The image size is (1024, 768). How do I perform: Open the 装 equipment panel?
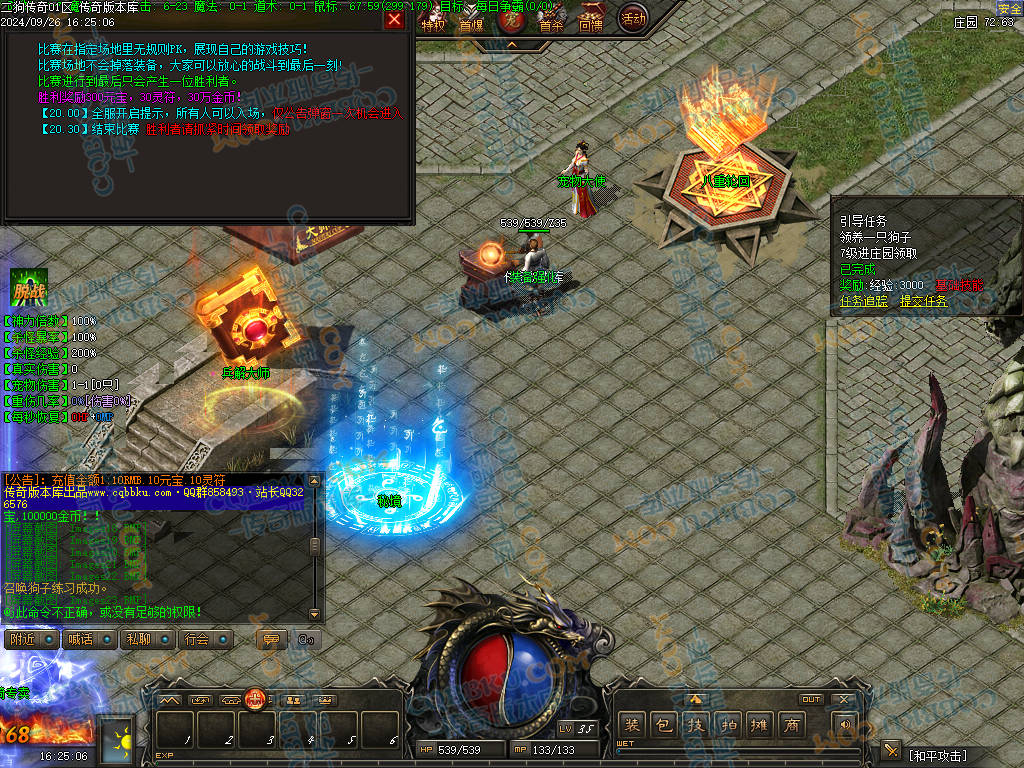point(632,725)
